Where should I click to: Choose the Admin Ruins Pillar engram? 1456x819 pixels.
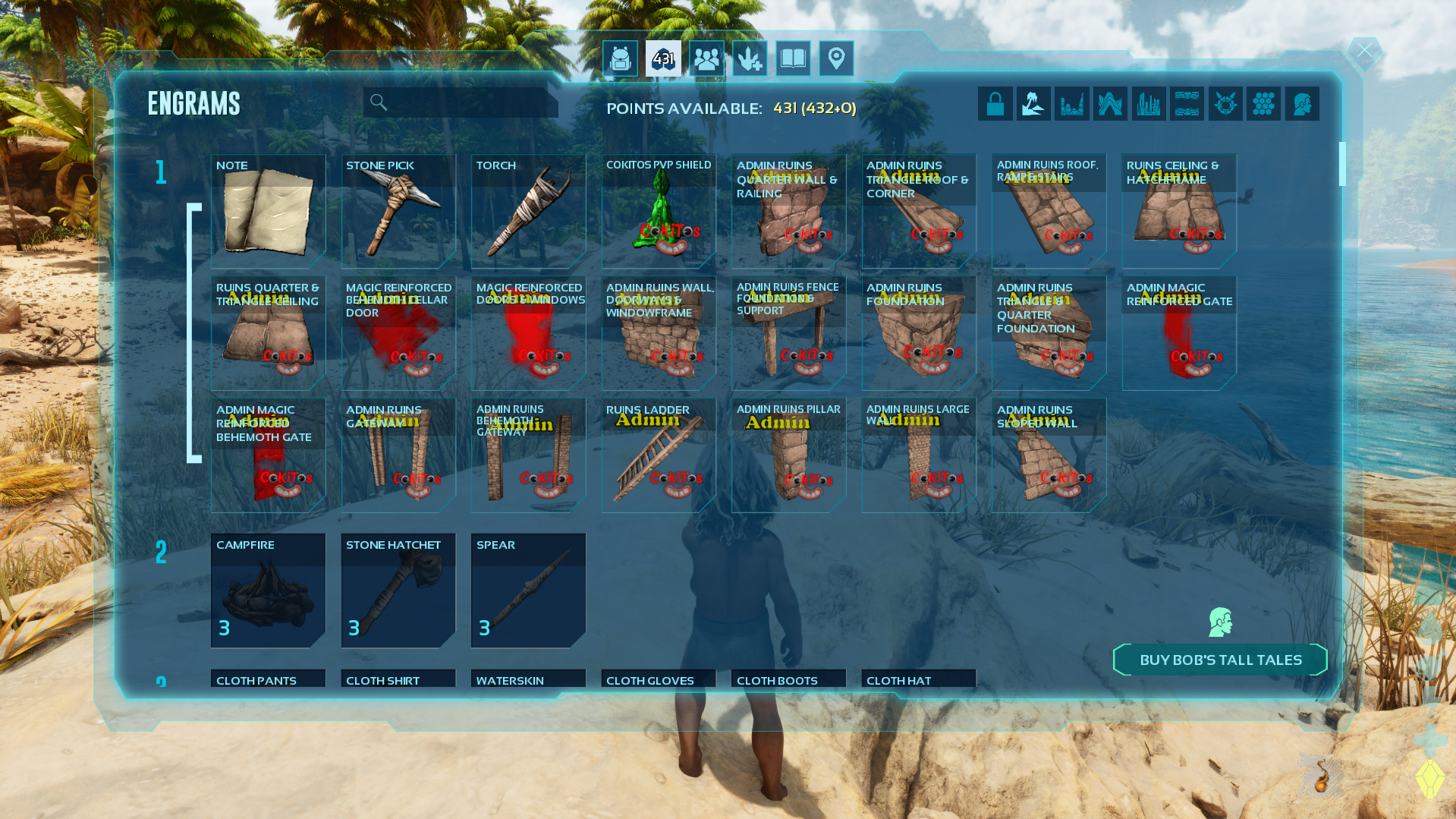788,455
